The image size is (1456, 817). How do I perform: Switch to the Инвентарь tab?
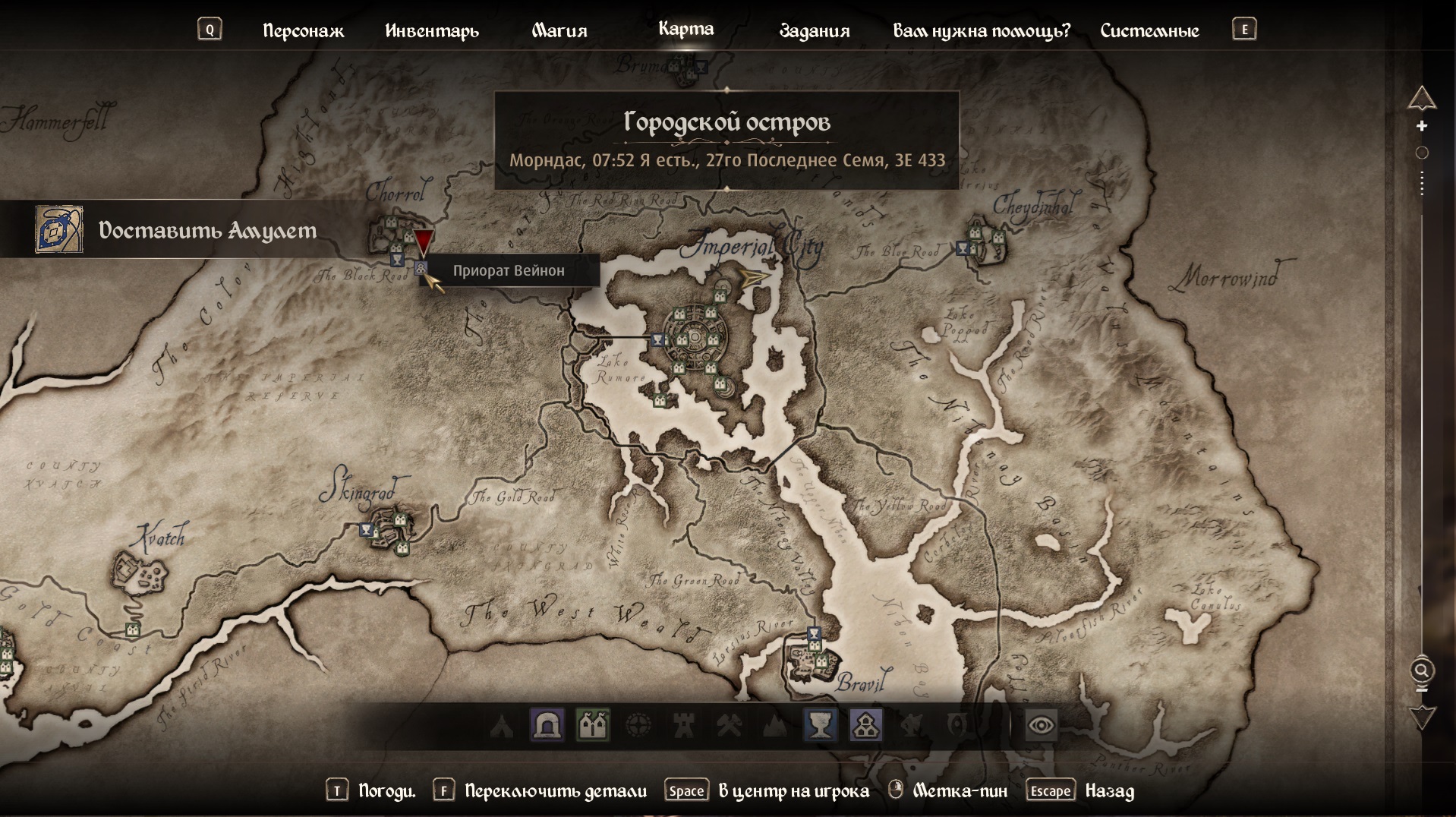(x=432, y=30)
